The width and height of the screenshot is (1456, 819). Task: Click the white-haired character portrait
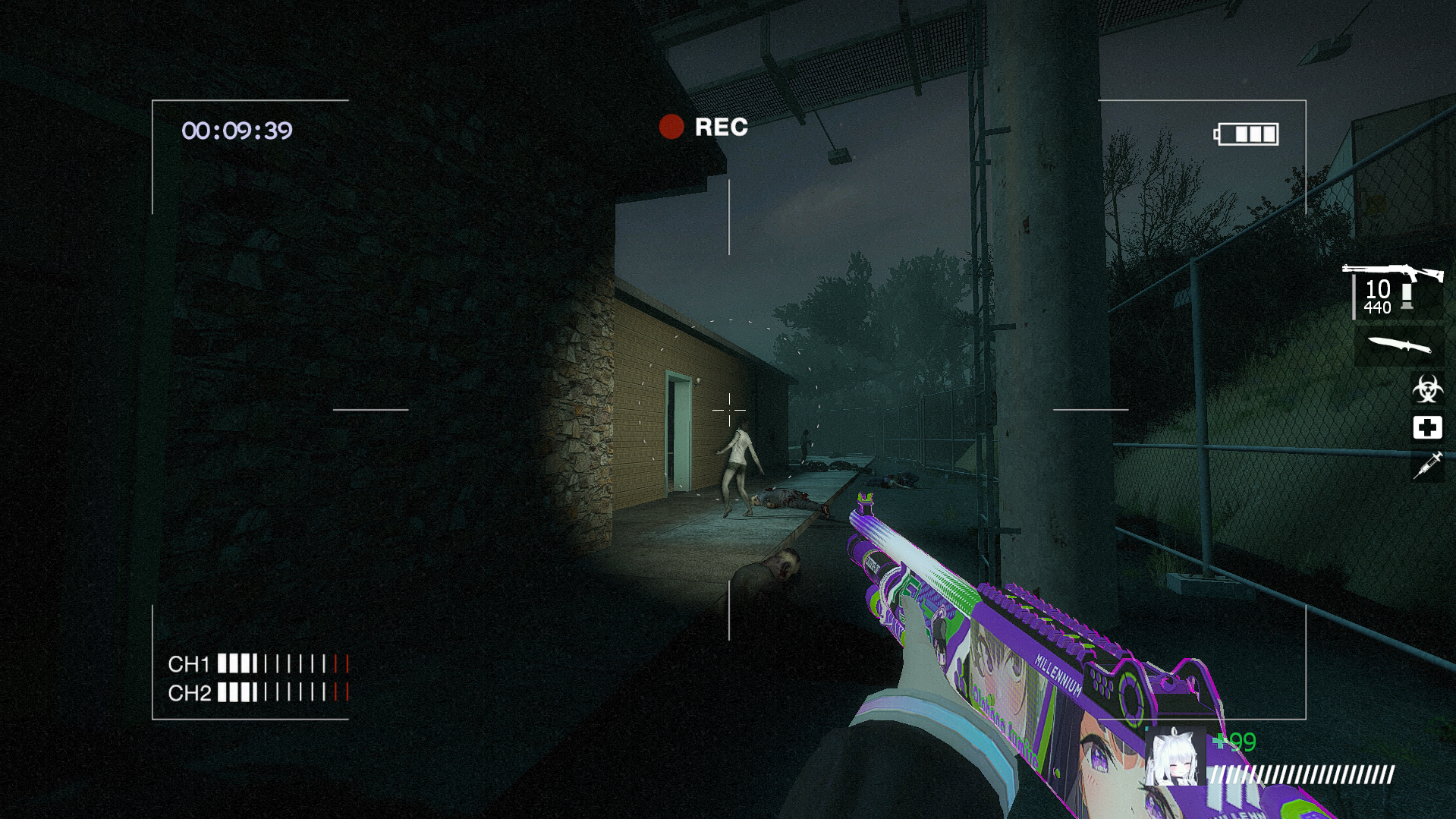pyautogui.click(x=1175, y=758)
